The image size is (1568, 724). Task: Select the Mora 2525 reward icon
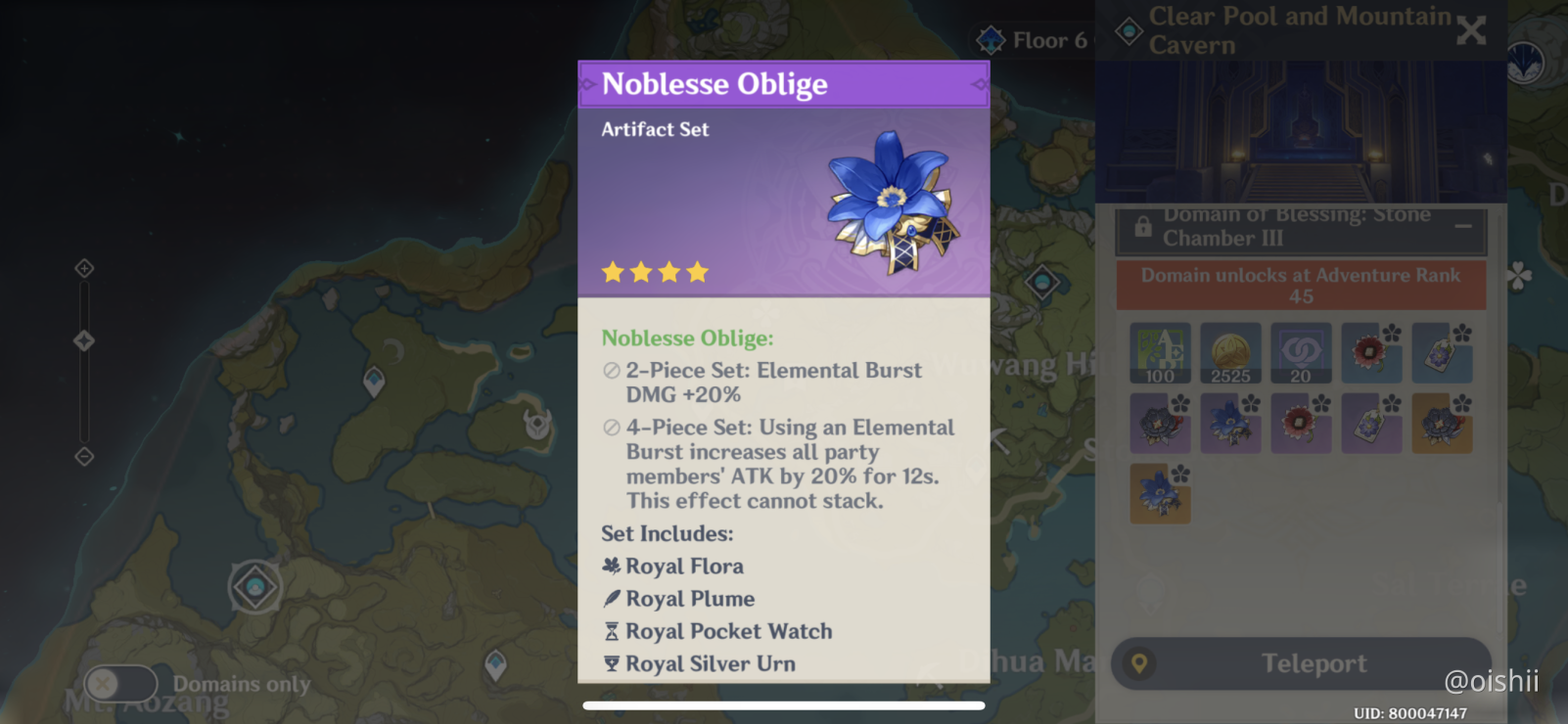pos(1230,353)
